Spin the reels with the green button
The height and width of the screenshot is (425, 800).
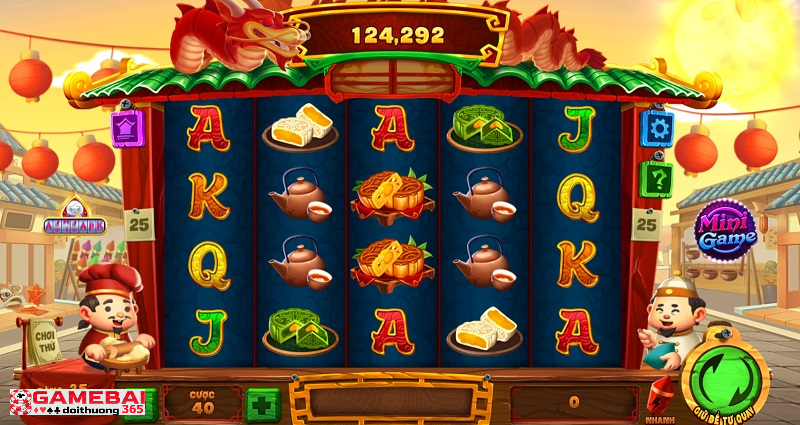pos(724,381)
